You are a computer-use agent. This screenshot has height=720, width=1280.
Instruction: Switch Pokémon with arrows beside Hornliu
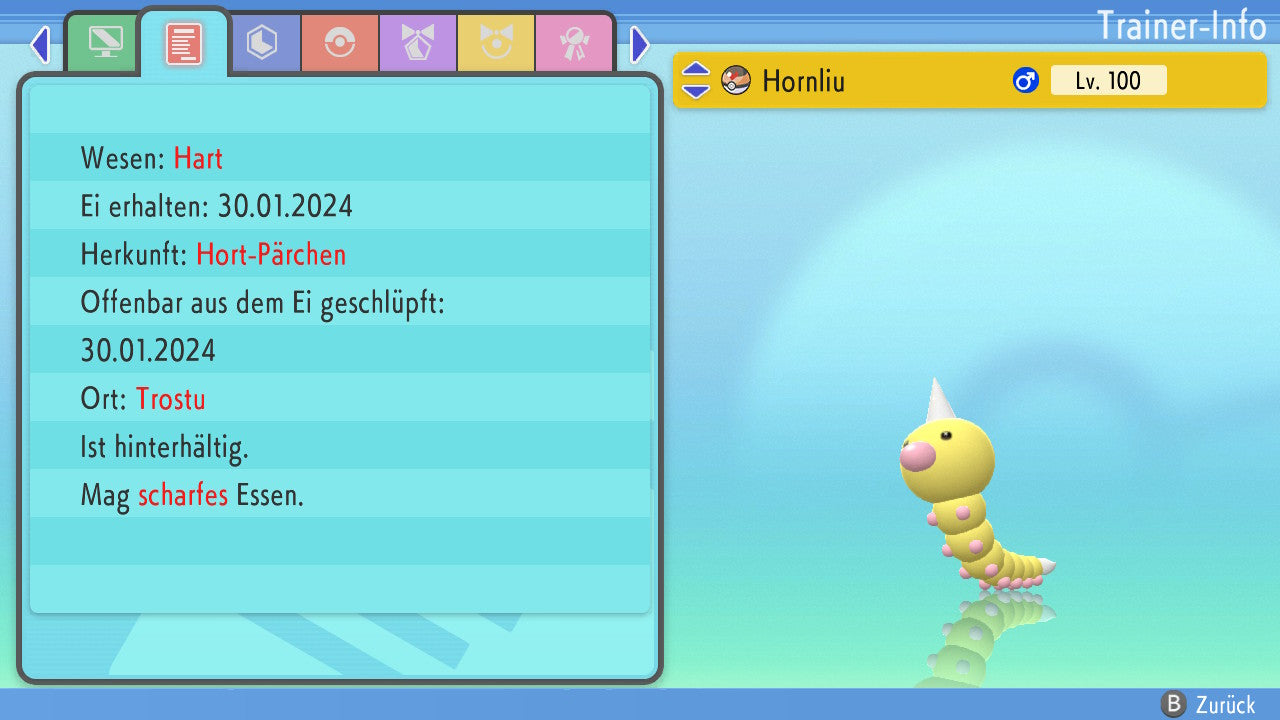(x=696, y=80)
